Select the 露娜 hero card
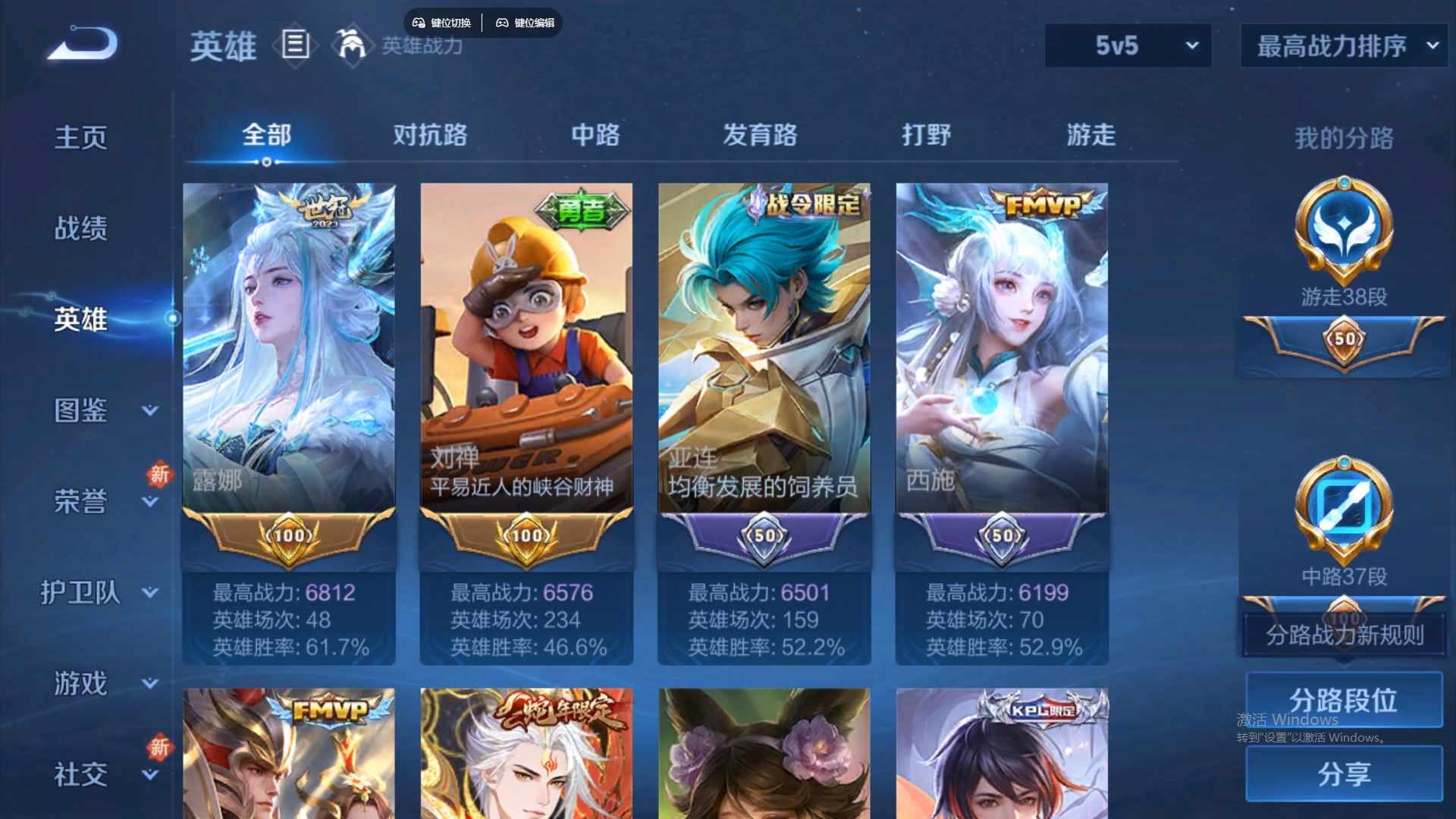This screenshot has width=1456, height=819. pos(290,341)
